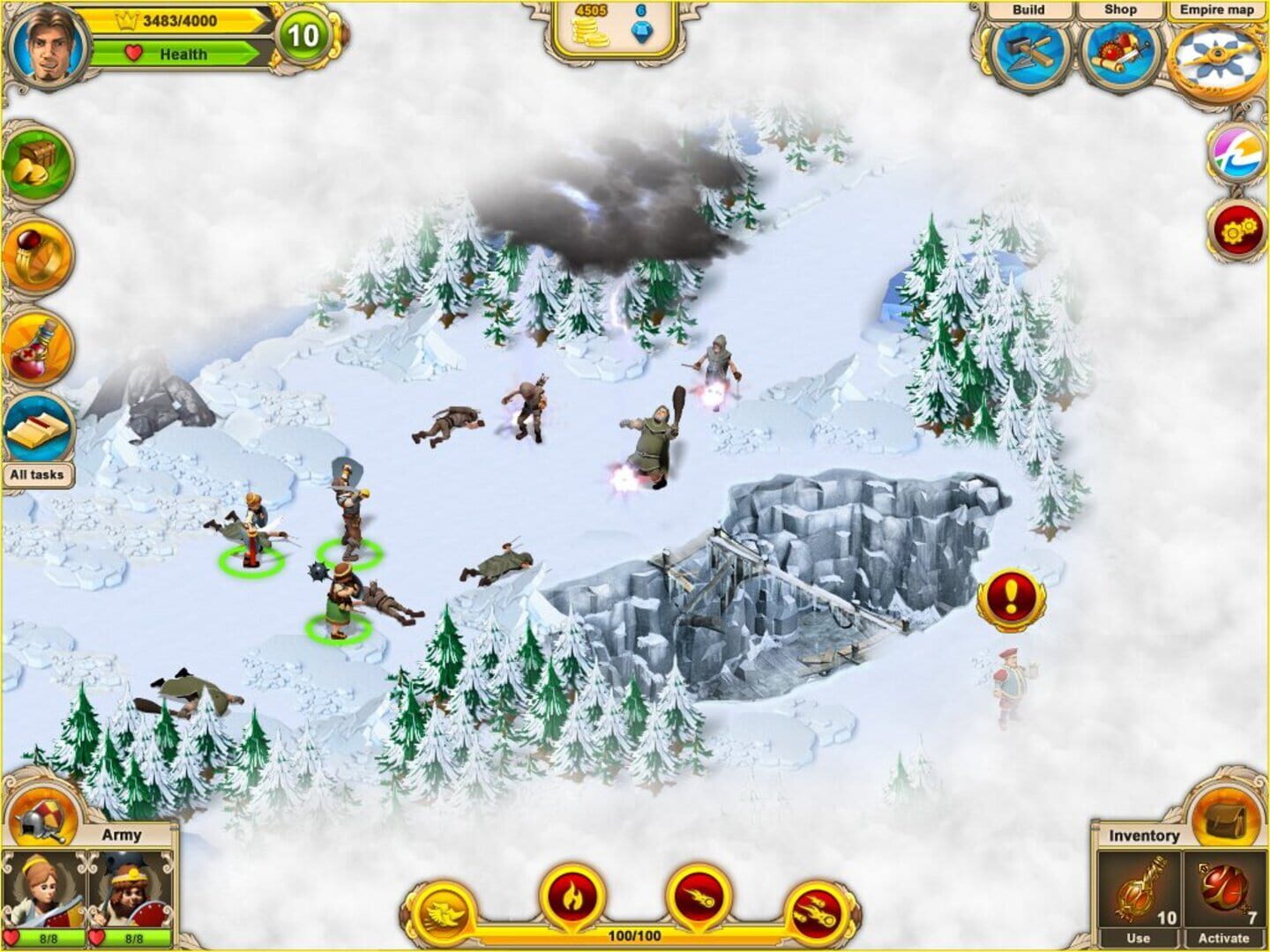Screen dimensions: 1270x952
Task: Open the Empire map compass icon
Action: pyautogui.click(x=1213, y=53)
